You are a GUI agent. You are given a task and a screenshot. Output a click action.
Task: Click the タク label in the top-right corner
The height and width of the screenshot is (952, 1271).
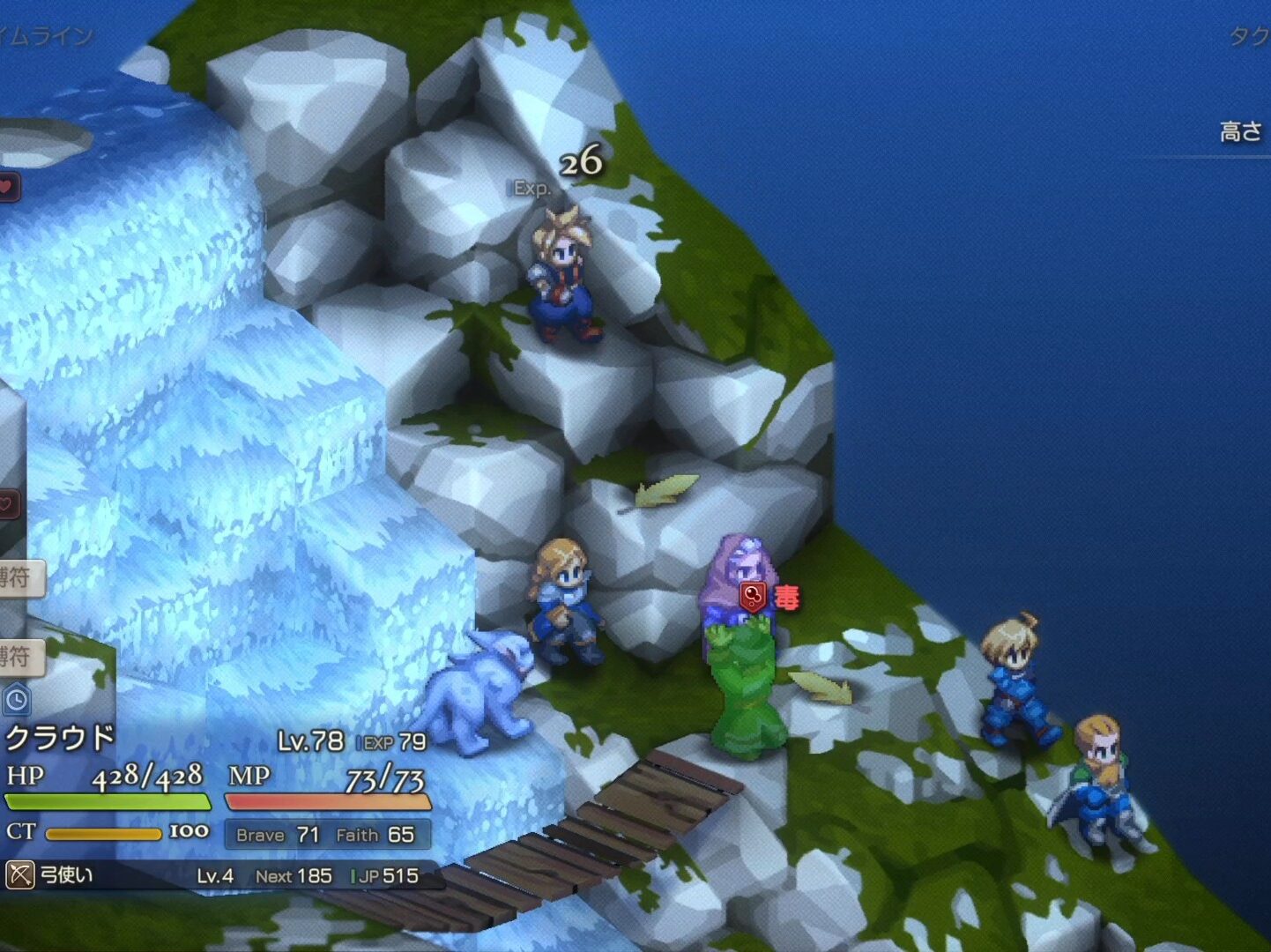coord(1251,37)
